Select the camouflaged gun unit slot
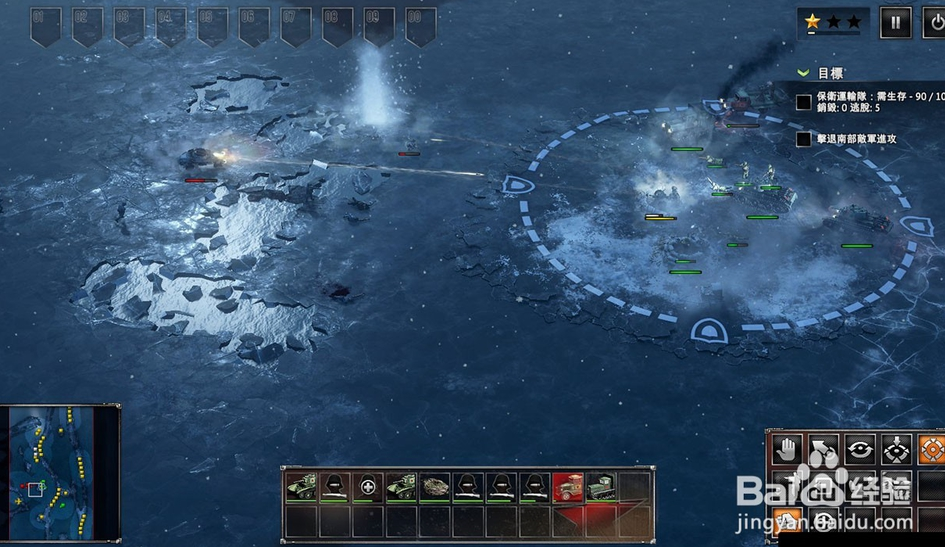945x547 pixels. 436,487
